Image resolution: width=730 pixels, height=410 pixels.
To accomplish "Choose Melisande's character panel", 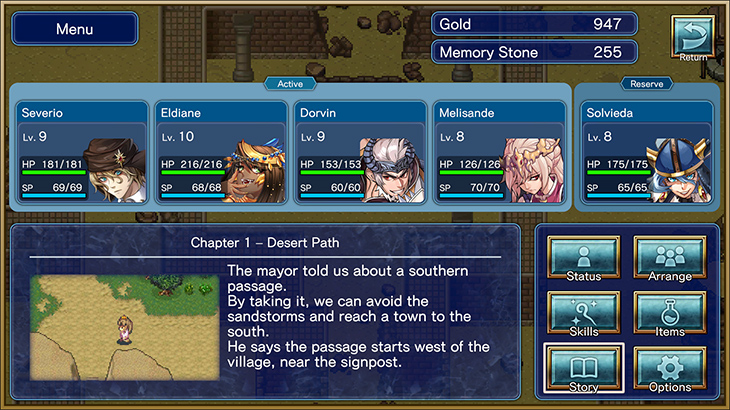I will pos(500,152).
